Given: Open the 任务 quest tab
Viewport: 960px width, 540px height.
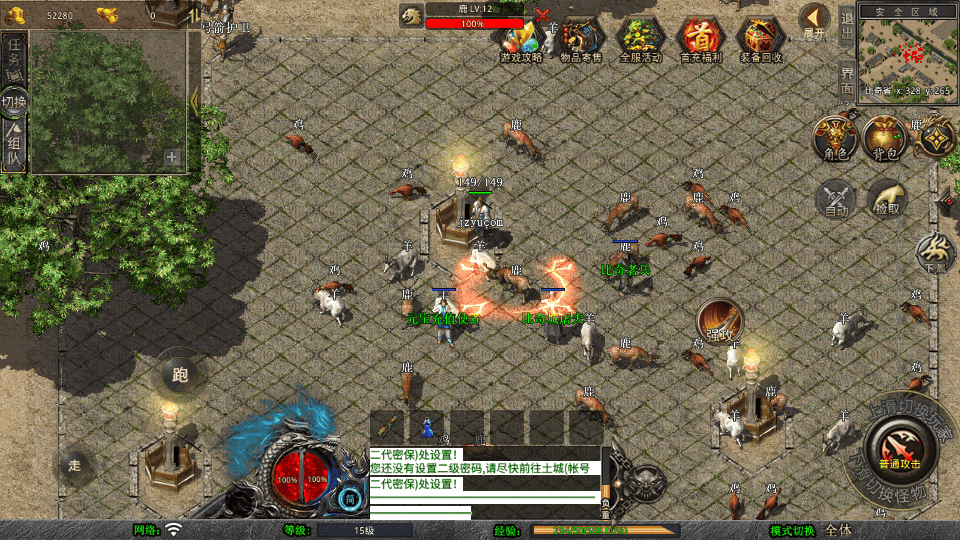Looking at the screenshot, I should click(14, 60).
